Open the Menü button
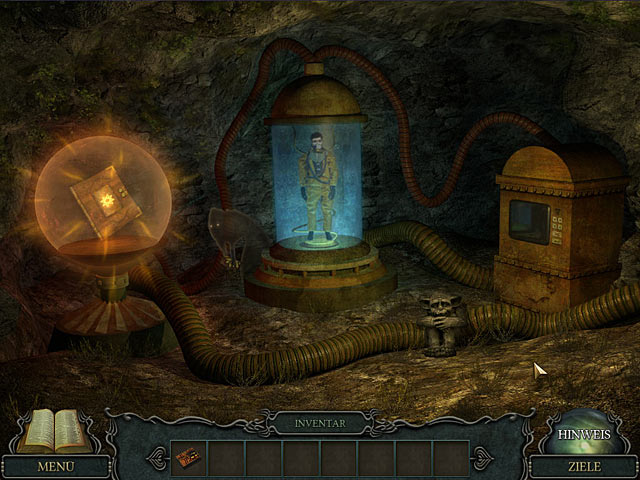640x480 pixels. (55, 466)
